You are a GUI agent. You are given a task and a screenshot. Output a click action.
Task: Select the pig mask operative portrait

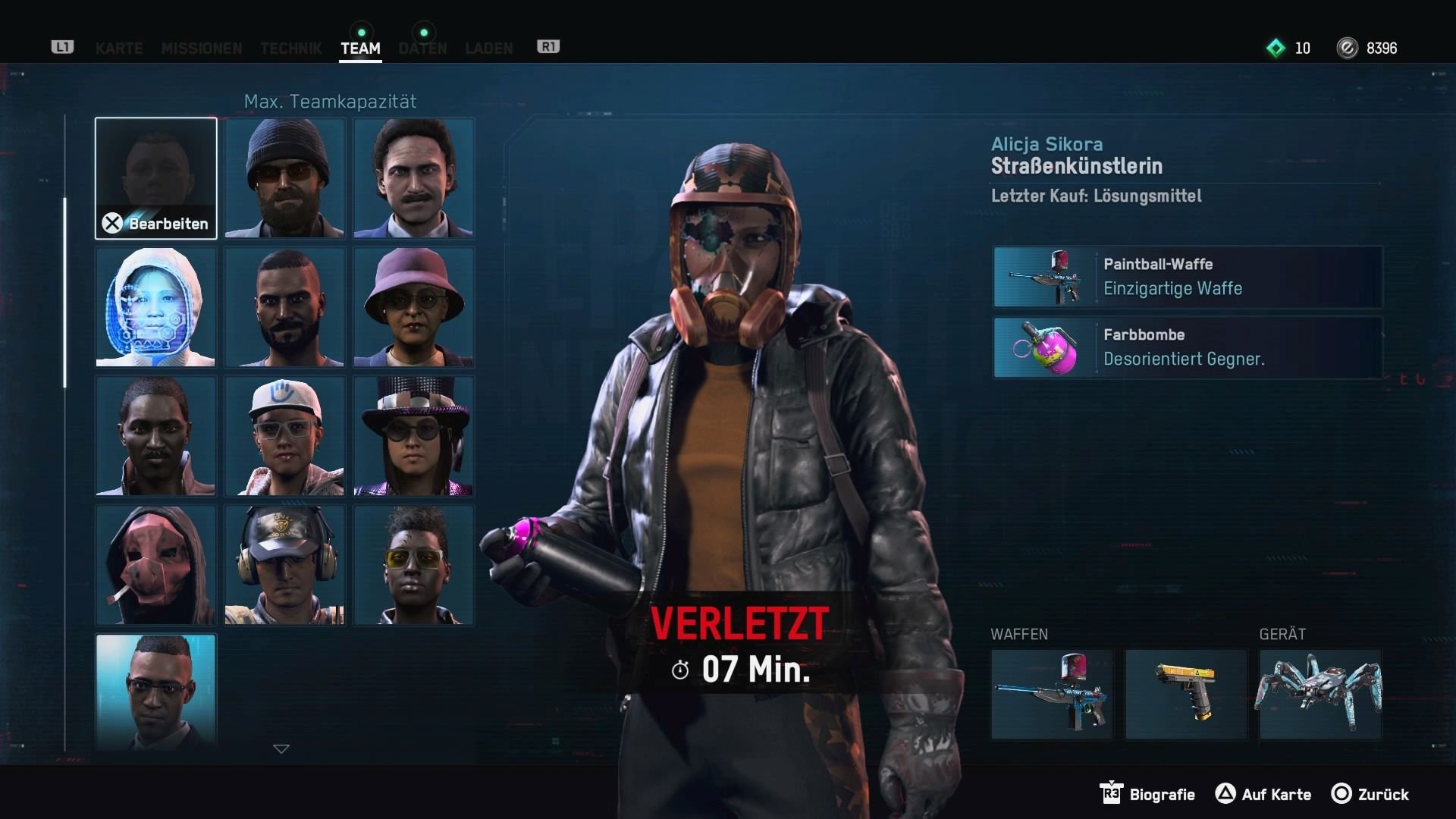pyautogui.click(x=155, y=564)
